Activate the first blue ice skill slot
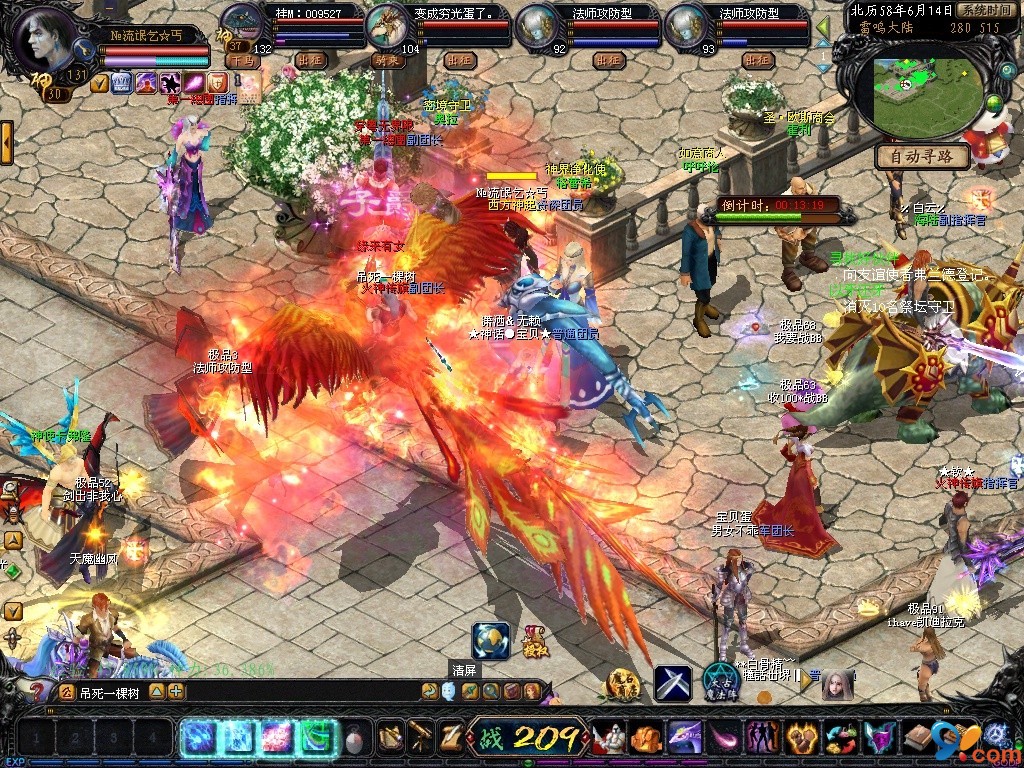1024x768 pixels. coord(197,738)
